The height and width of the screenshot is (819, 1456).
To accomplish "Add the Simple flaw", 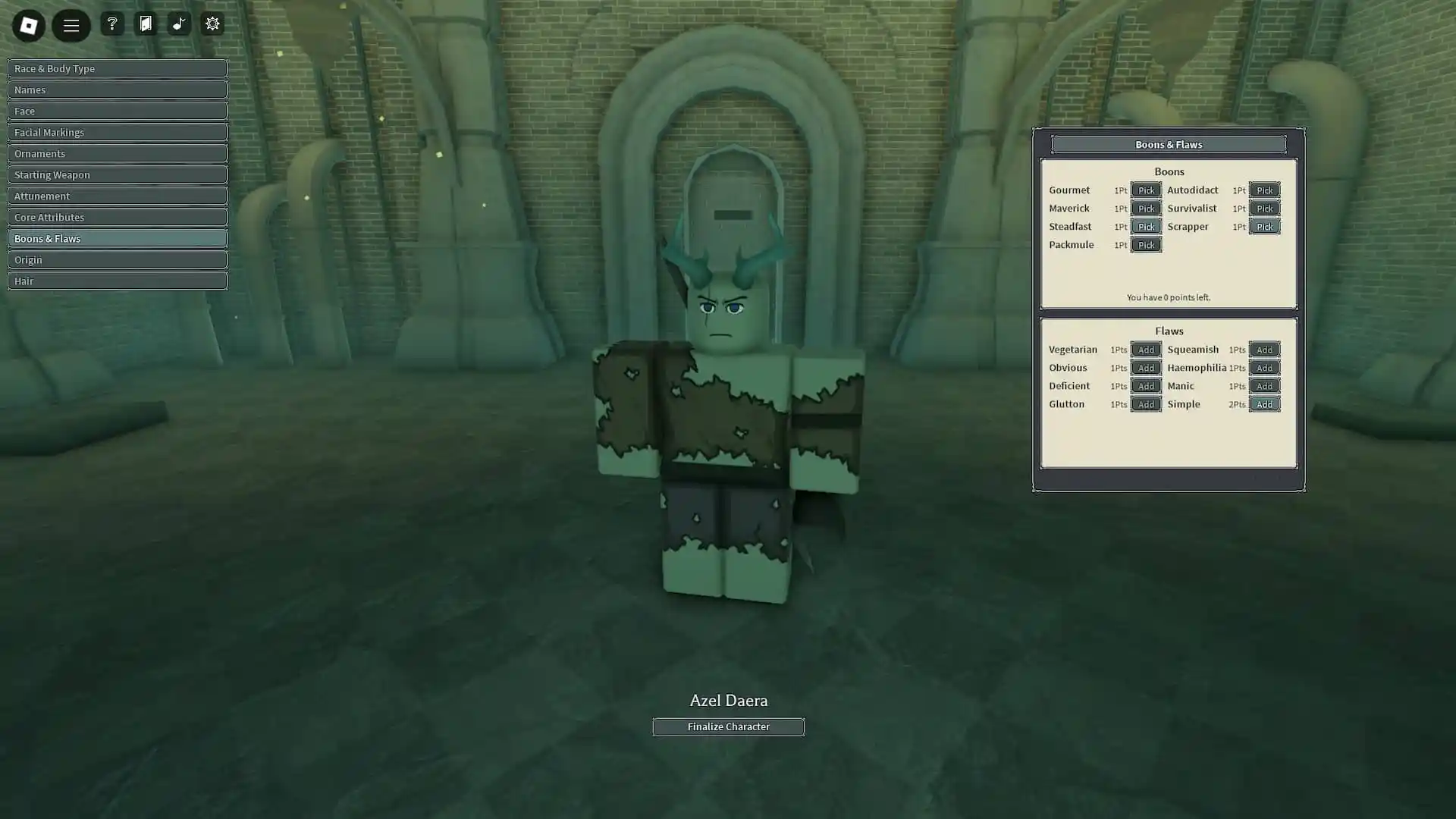I will [x=1264, y=404].
